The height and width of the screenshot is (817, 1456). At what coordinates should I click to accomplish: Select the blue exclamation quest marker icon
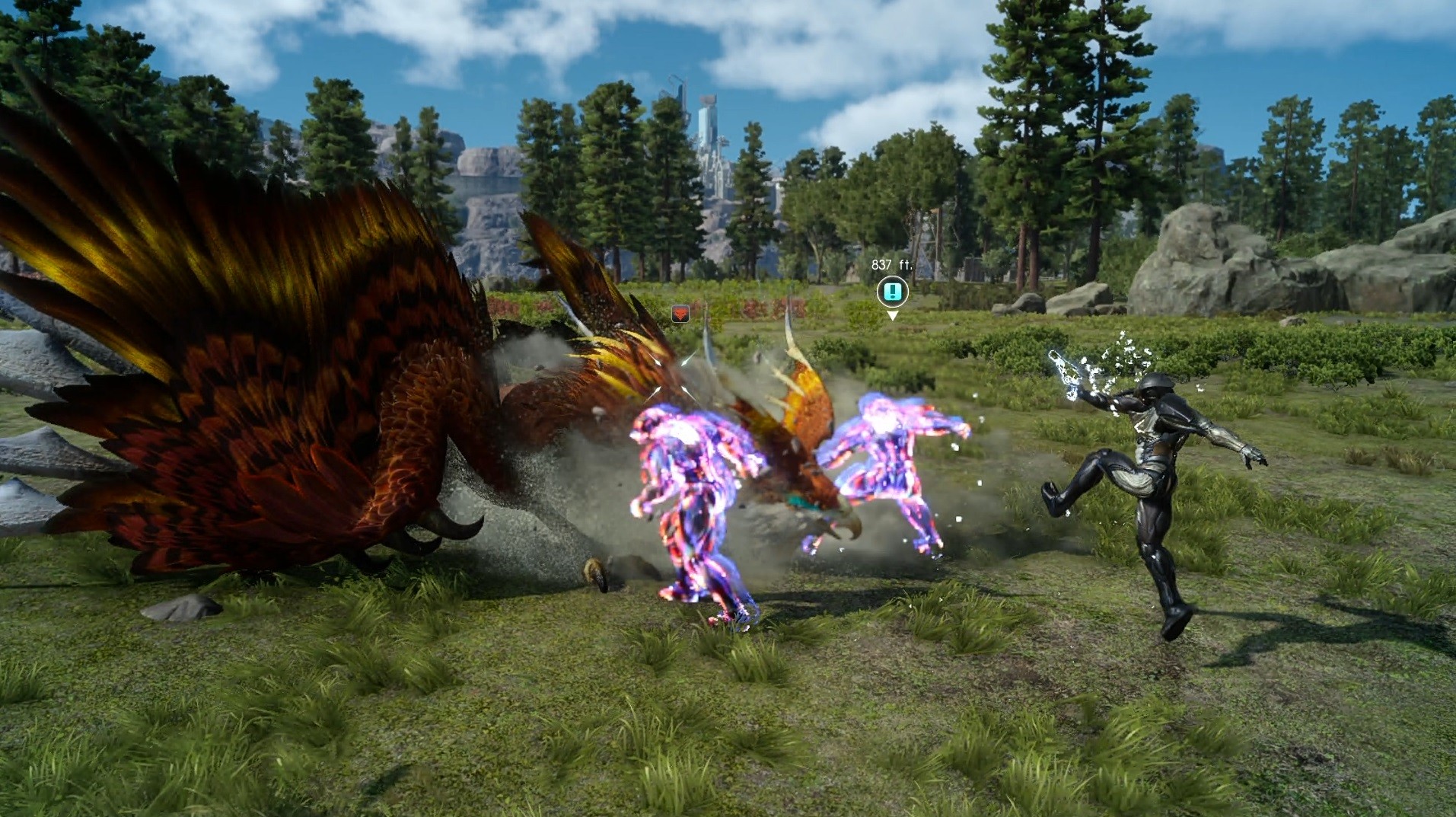893,292
